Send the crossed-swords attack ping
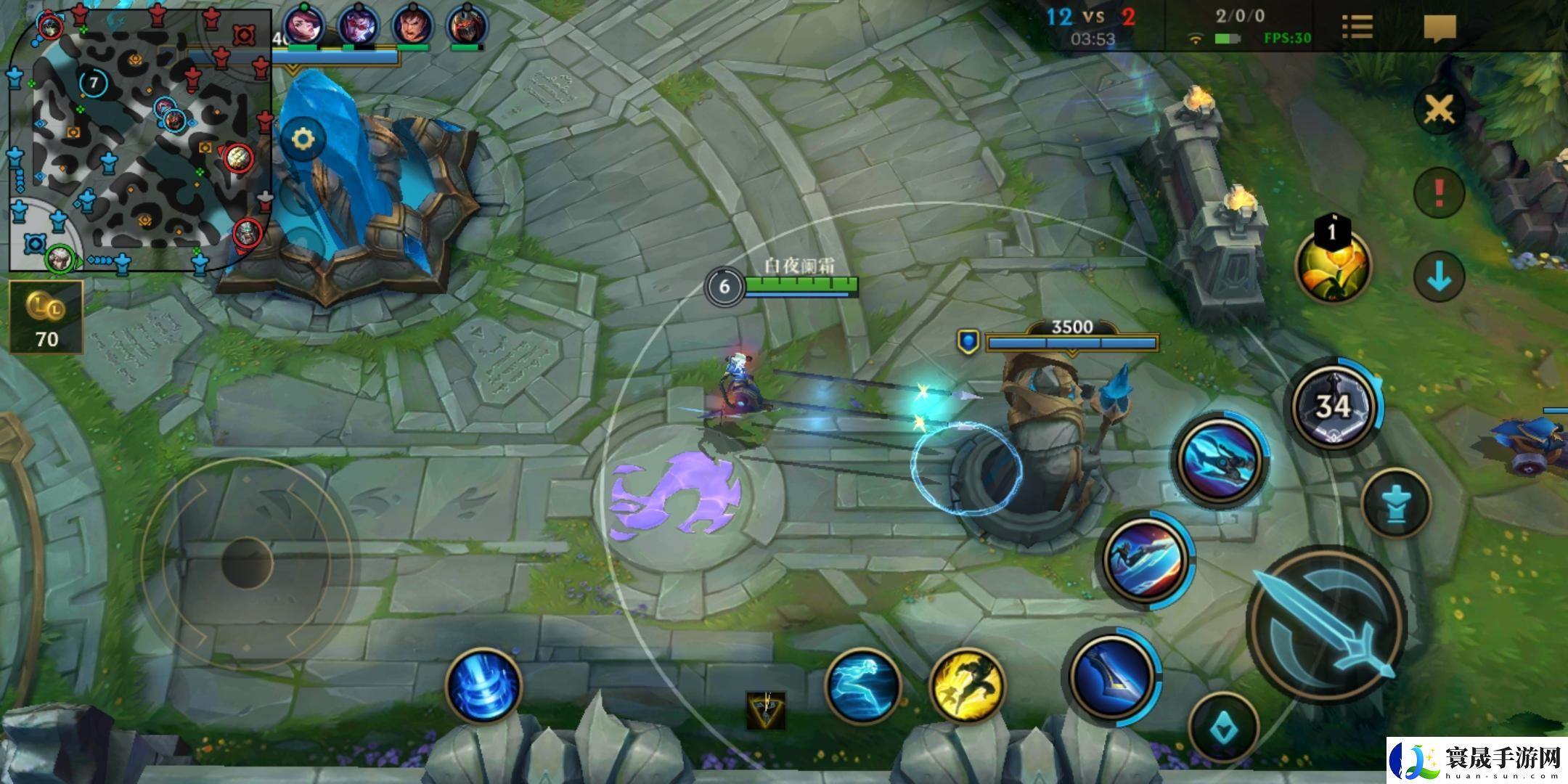Image resolution: width=1568 pixels, height=784 pixels. [x=1439, y=110]
